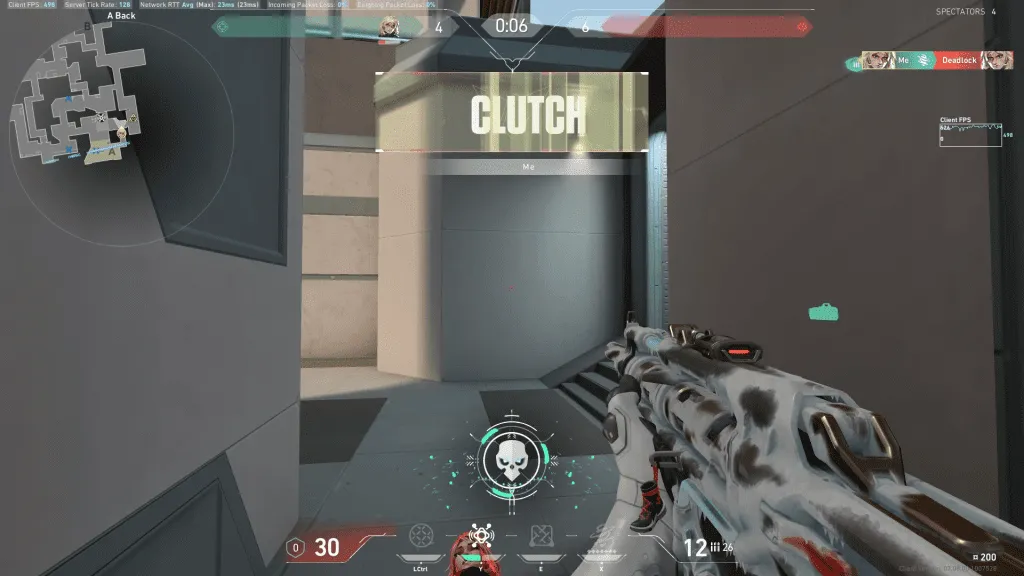
Task: Use the square crossed-lines ability icon
Action: click(x=540, y=536)
